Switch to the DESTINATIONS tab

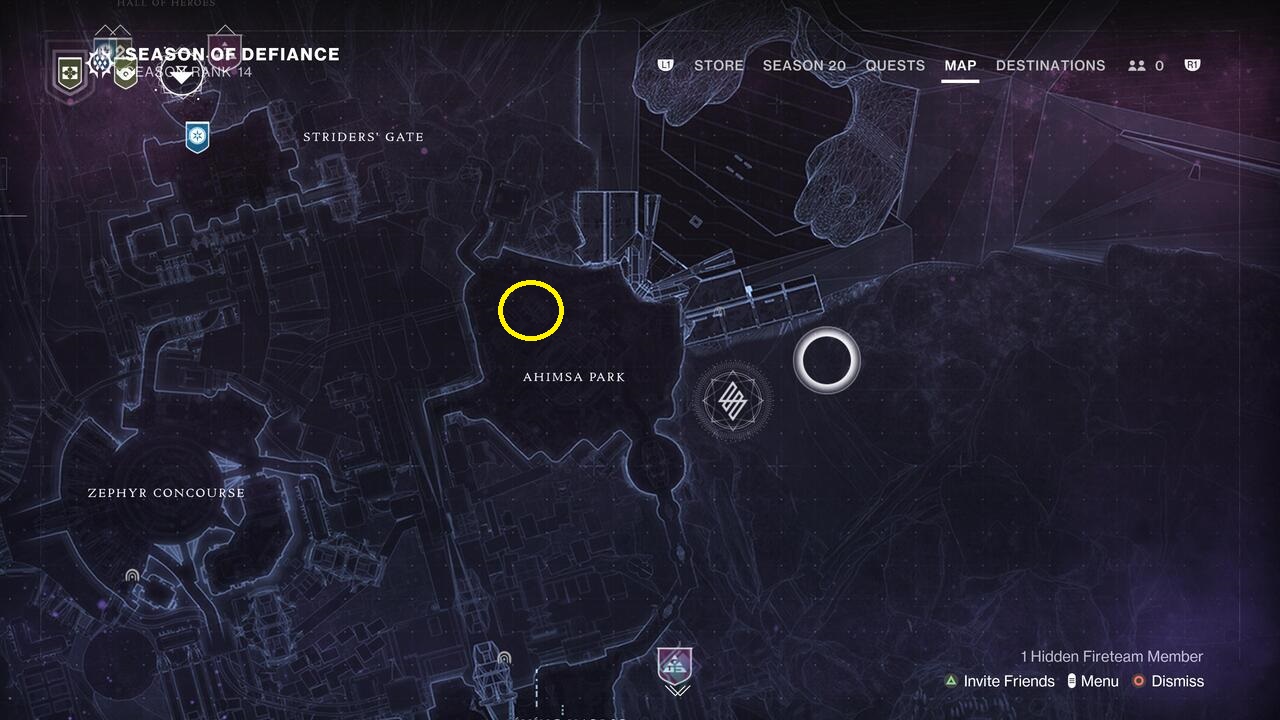pos(1050,65)
